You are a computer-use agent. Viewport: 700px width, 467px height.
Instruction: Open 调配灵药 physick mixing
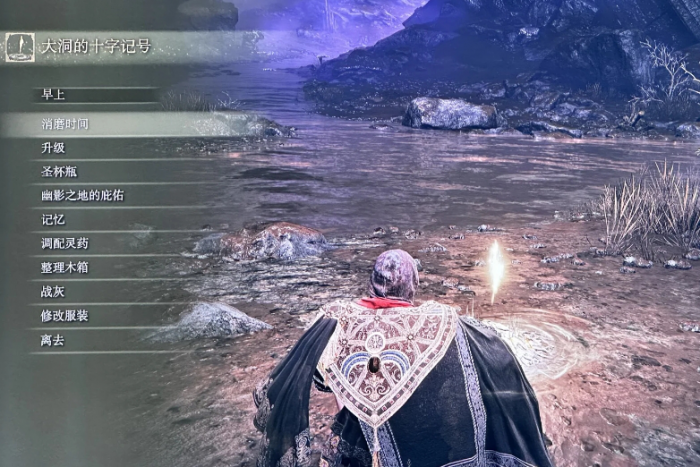(66, 244)
